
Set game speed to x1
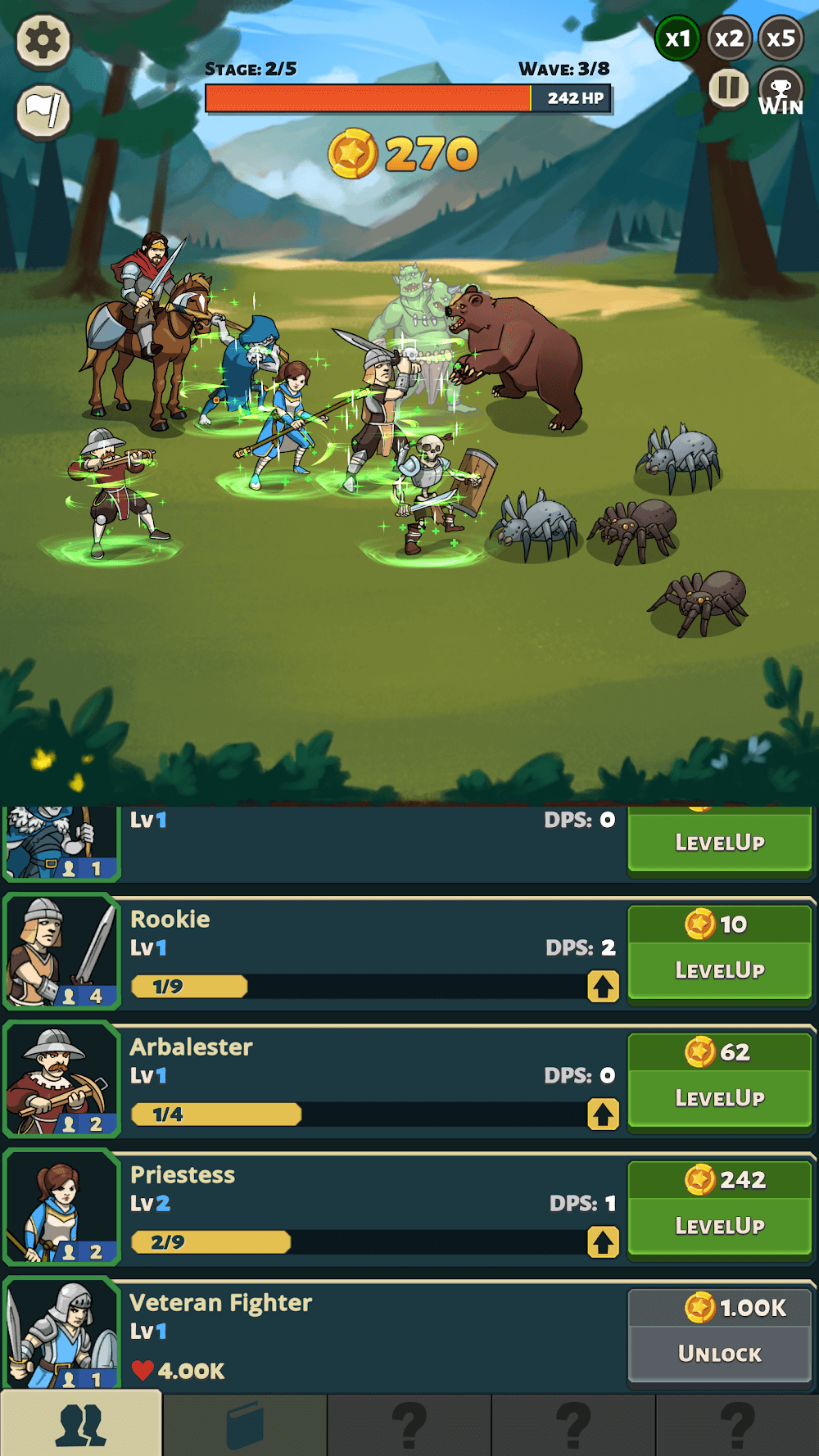[677, 38]
